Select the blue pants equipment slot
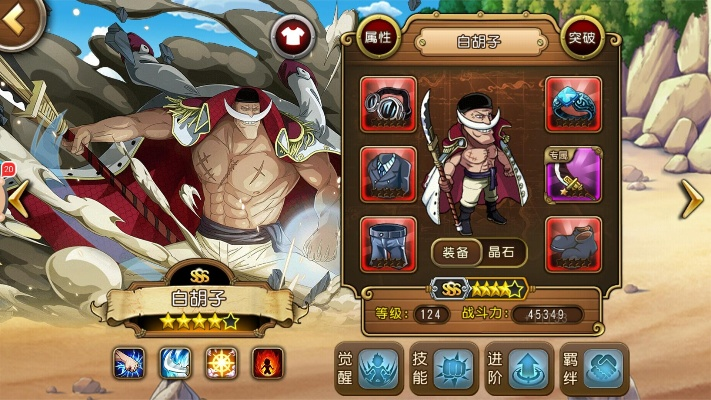Viewport: 711px width, 400px height. click(x=388, y=245)
